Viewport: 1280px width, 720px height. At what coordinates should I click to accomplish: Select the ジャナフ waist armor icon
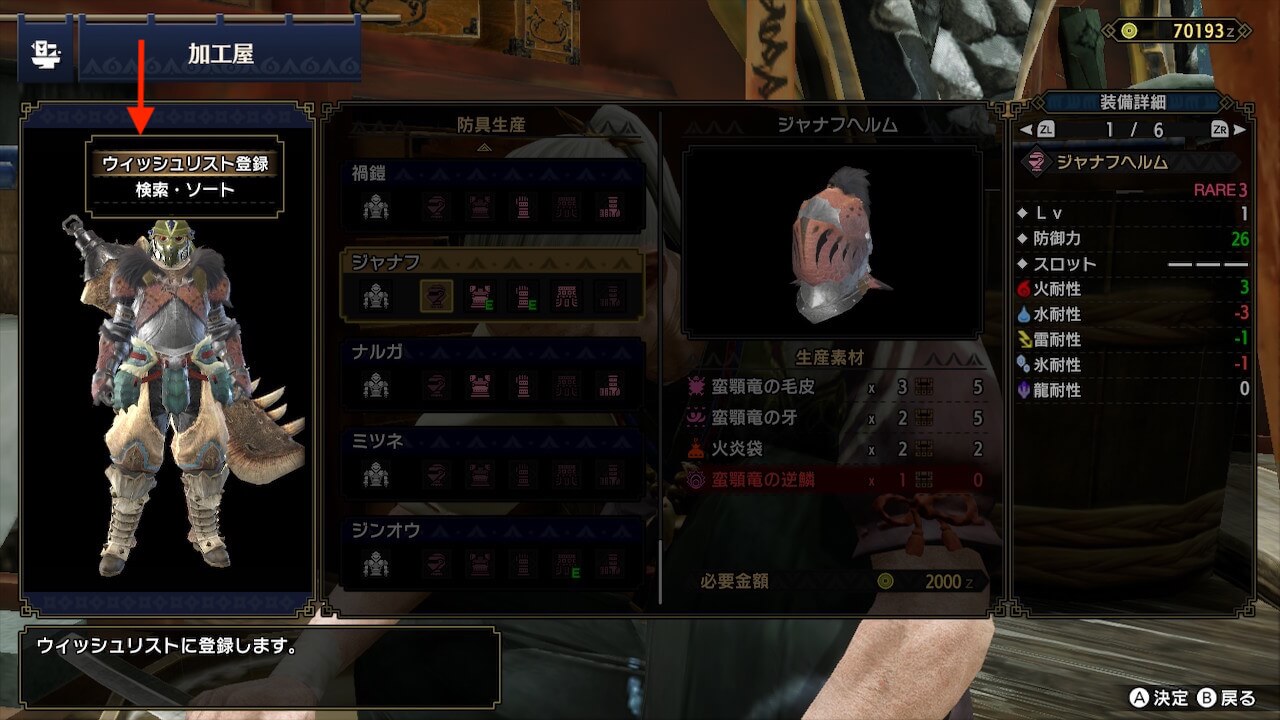click(x=564, y=296)
